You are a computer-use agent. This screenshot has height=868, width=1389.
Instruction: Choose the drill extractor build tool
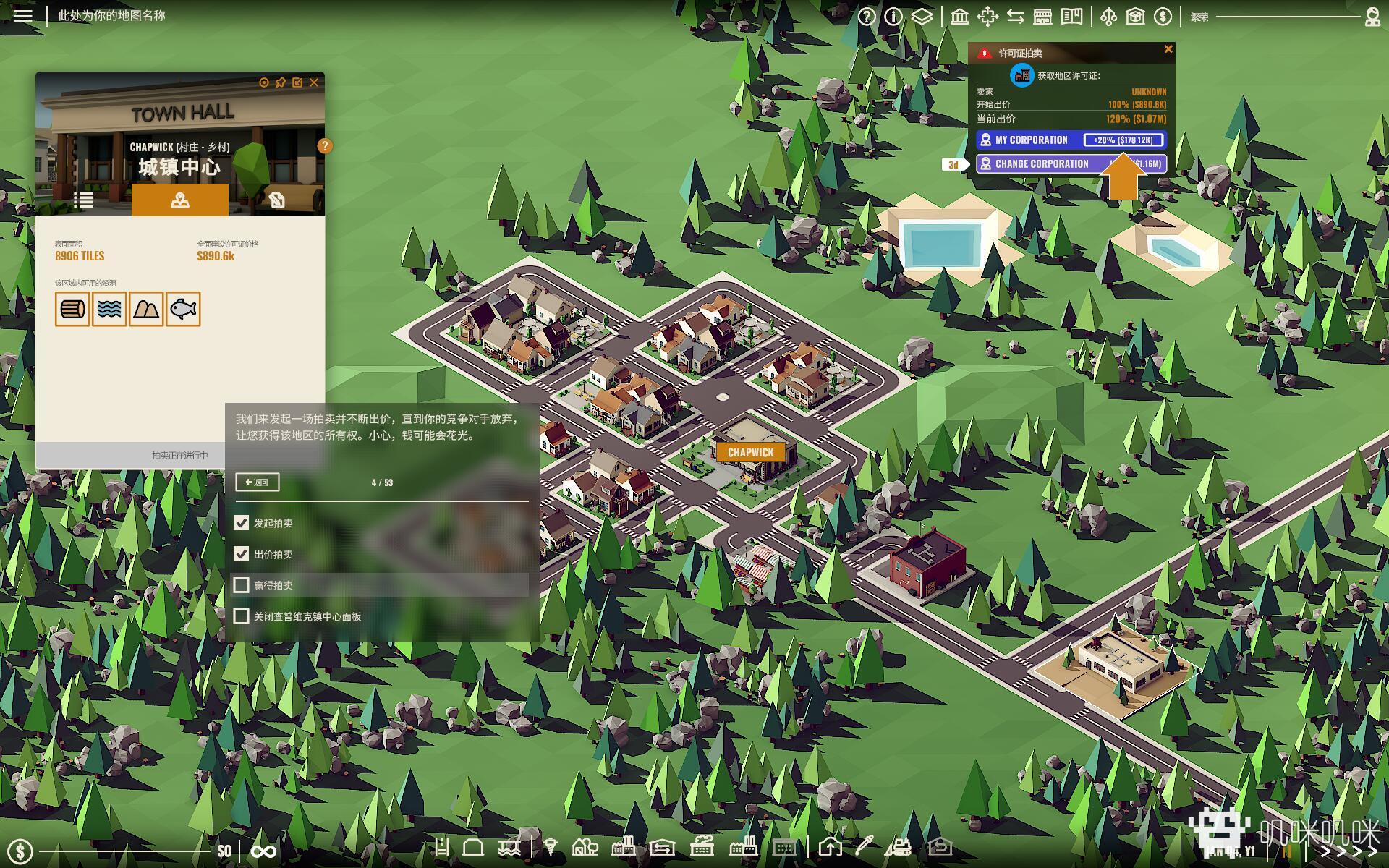click(551, 846)
